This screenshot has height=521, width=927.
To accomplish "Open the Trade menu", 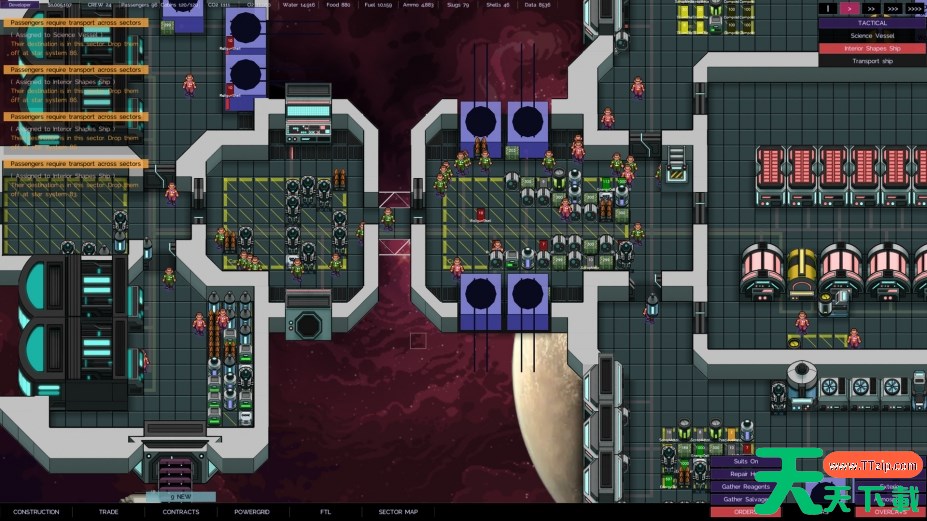I will click(x=108, y=512).
